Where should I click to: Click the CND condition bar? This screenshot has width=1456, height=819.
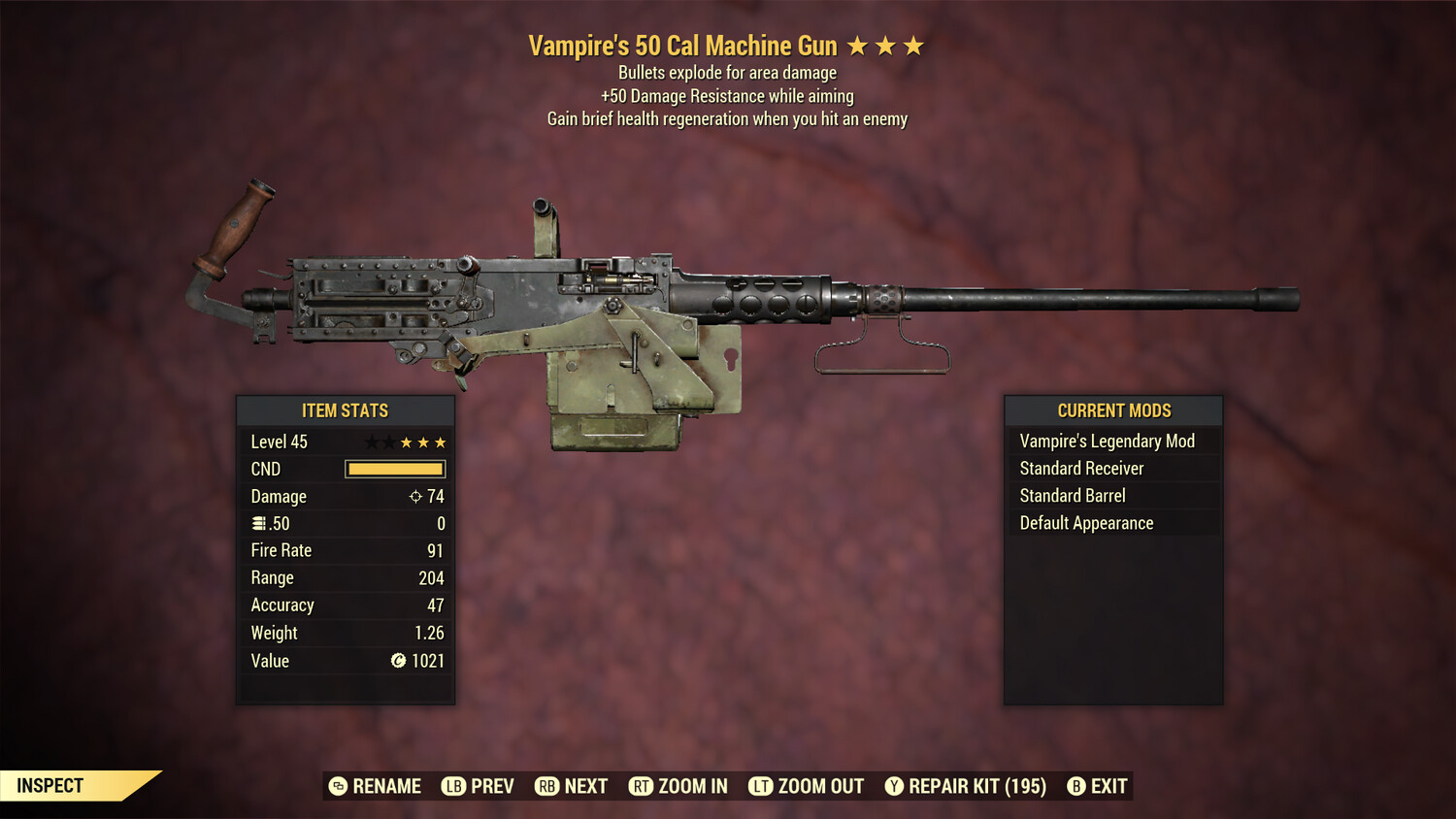[394, 469]
